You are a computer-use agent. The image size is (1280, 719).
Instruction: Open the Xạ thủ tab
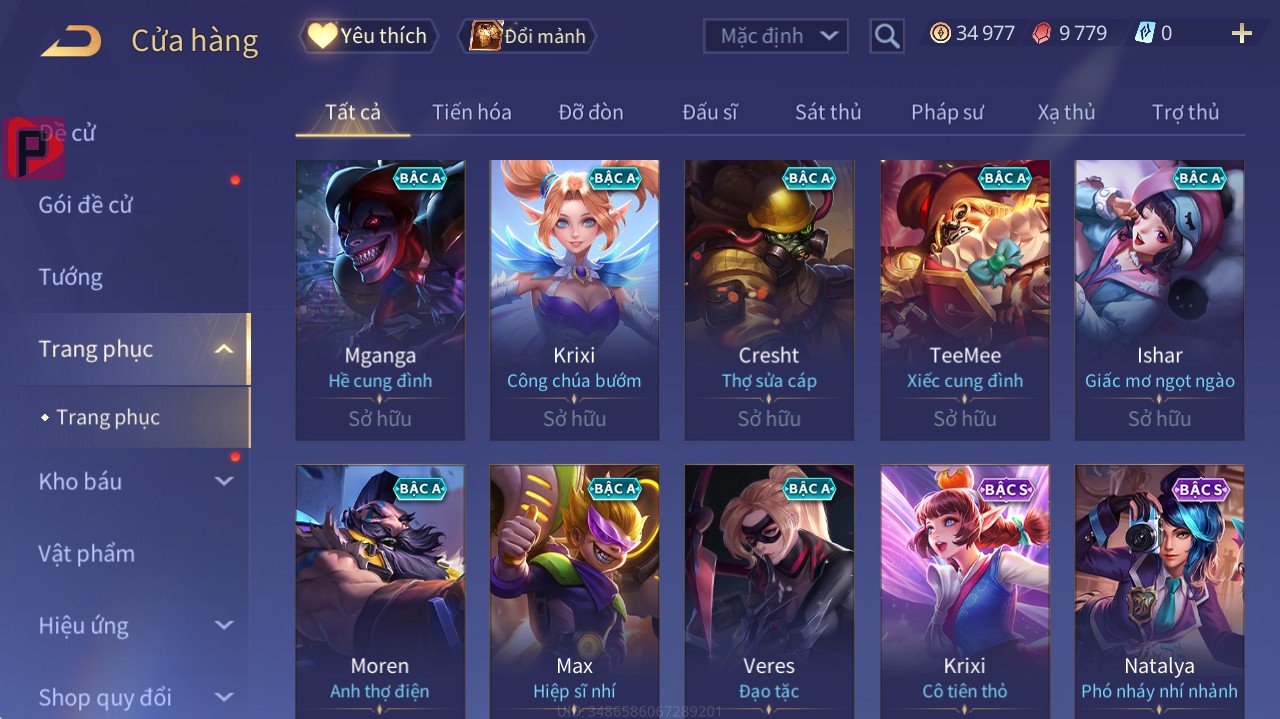coord(1066,112)
